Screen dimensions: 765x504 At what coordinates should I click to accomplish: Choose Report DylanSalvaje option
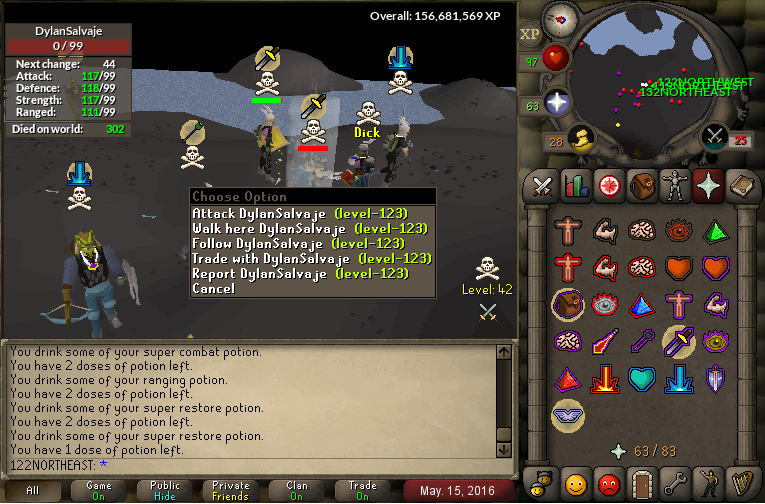(x=312, y=273)
